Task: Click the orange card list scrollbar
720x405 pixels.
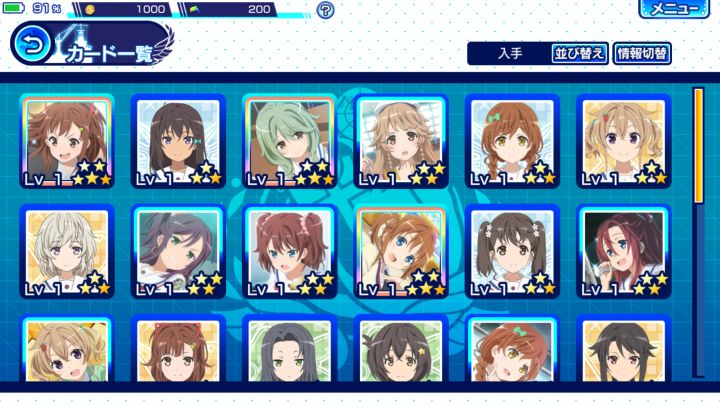Action: (x=698, y=146)
